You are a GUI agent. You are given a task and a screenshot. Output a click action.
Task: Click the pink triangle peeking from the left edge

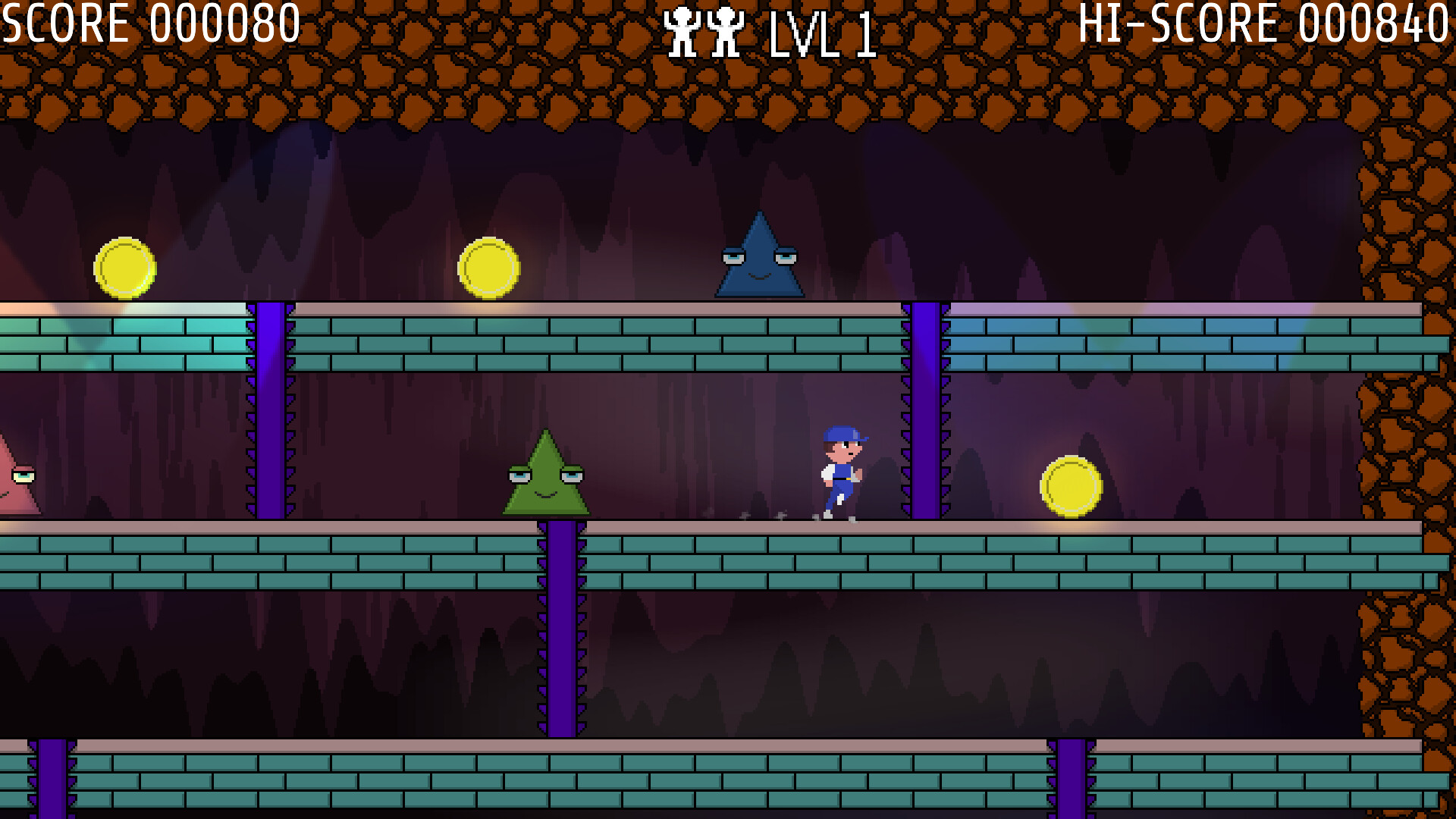pyautogui.click(x=14, y=485)
